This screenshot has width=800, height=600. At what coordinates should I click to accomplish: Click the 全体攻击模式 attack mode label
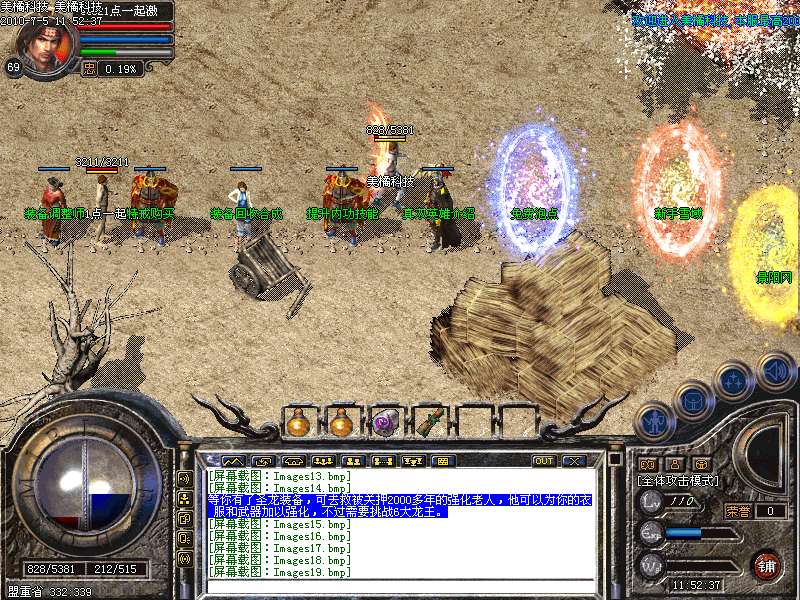[x=680, y=482]
